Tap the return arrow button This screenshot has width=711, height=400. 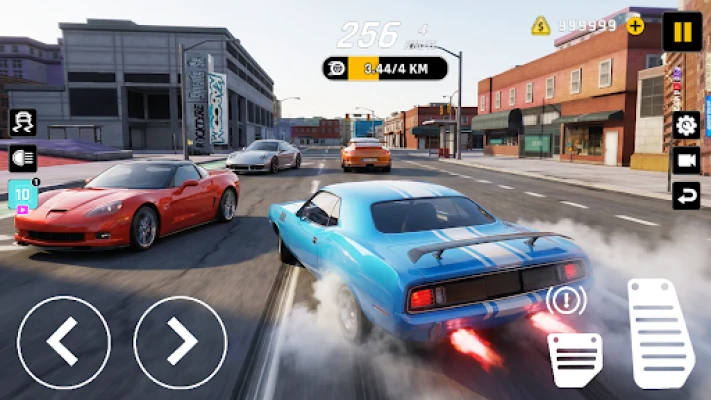tap(686, 195)
